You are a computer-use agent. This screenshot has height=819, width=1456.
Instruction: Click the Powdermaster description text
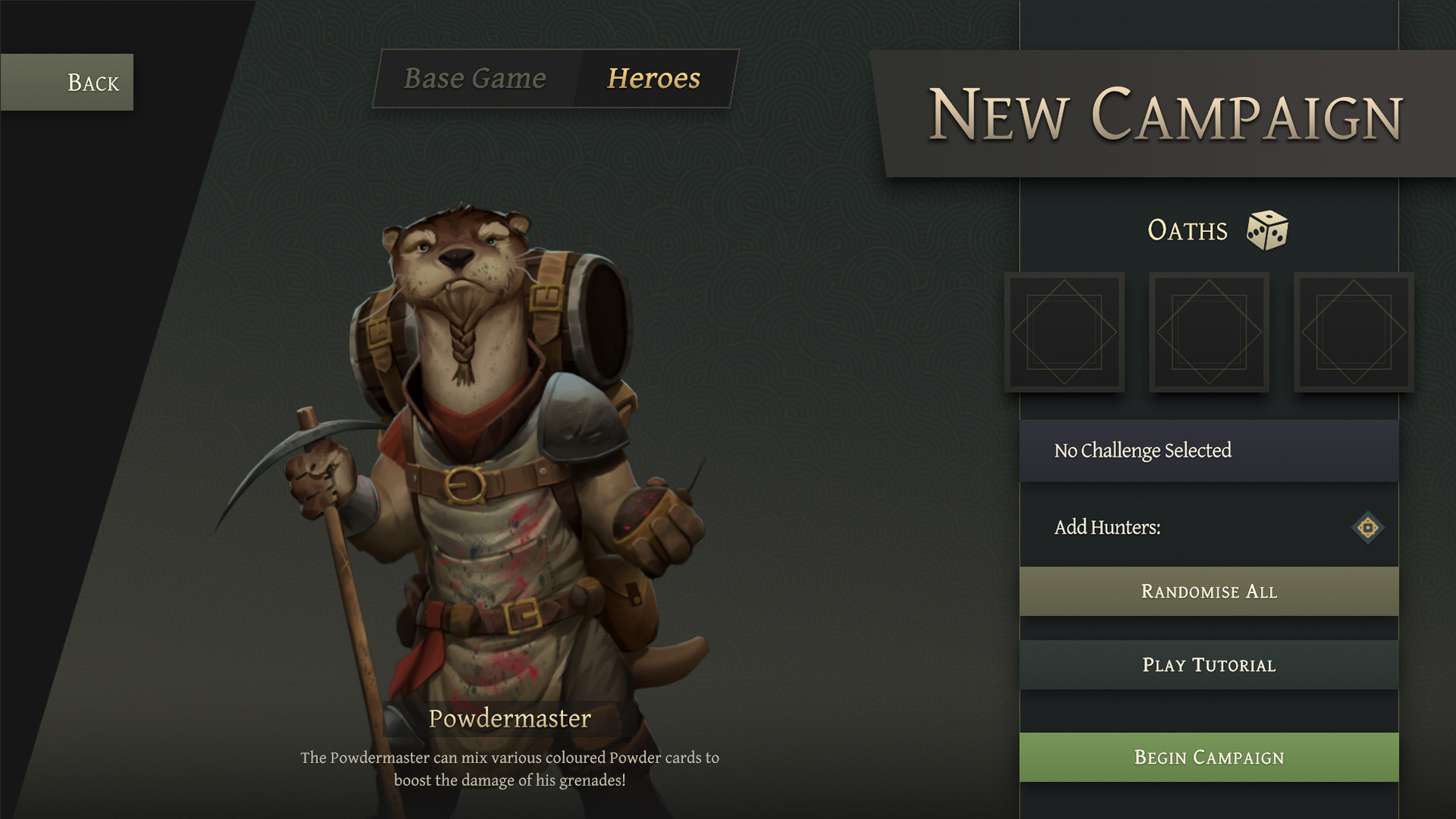tap(510, 767)
